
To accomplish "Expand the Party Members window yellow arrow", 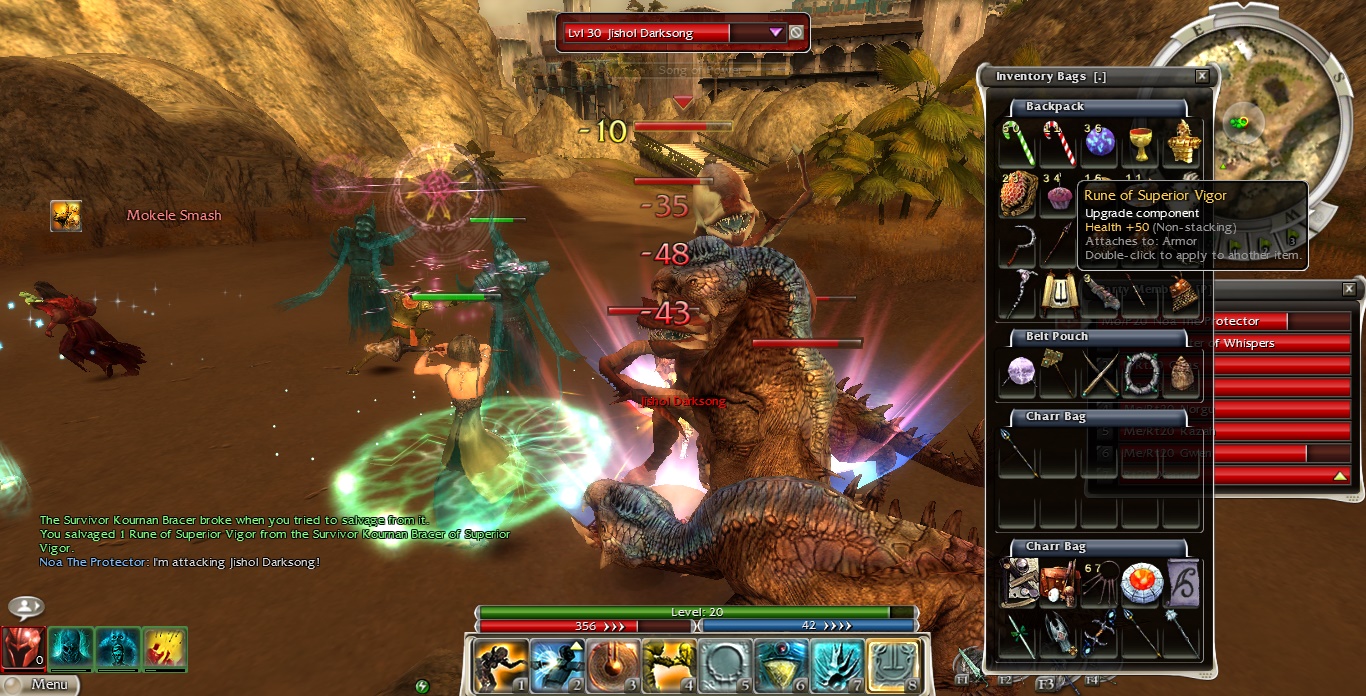I will (x=1339, y=475).
